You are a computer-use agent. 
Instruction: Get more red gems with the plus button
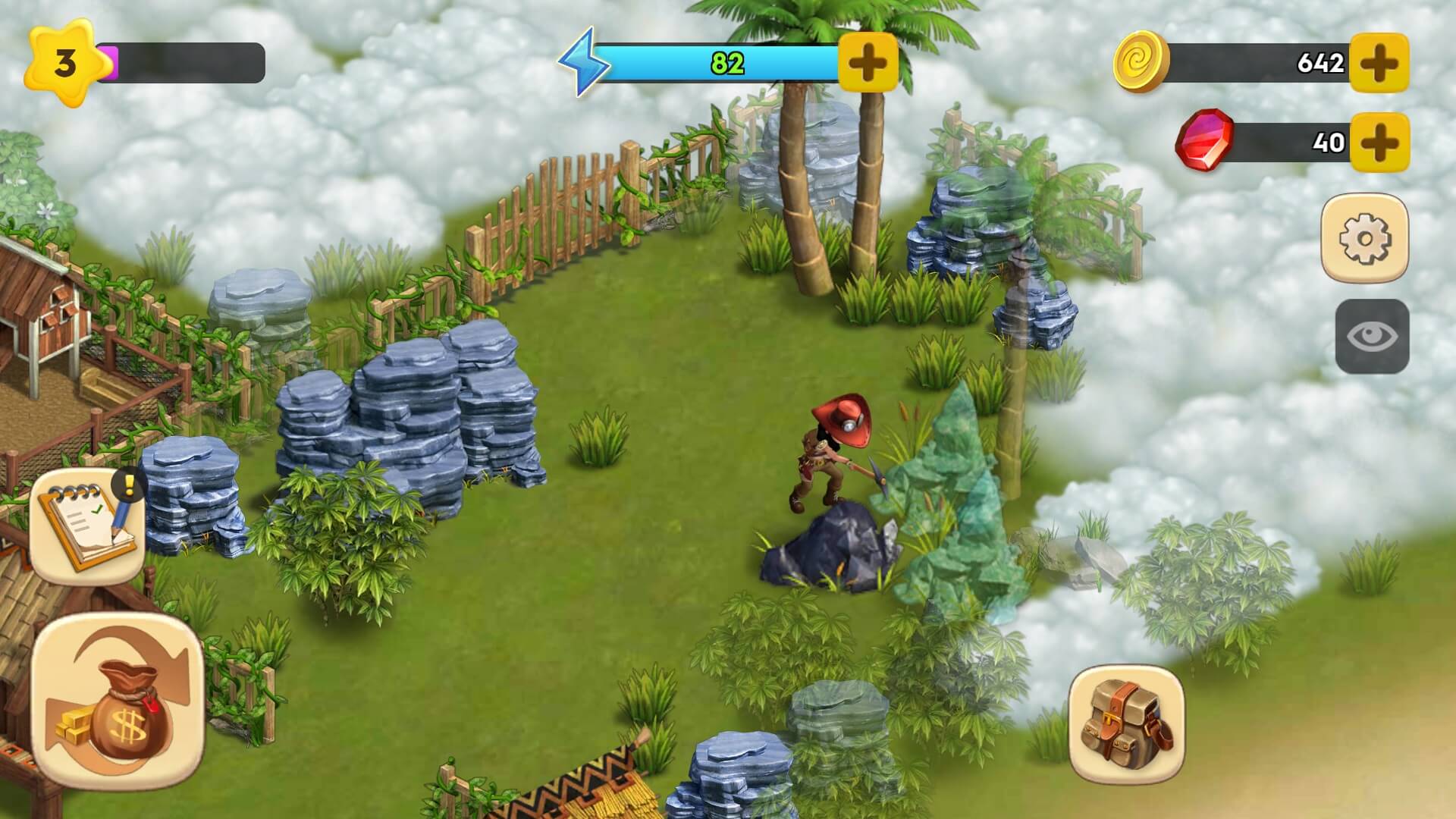click(x=1379, y=142)
